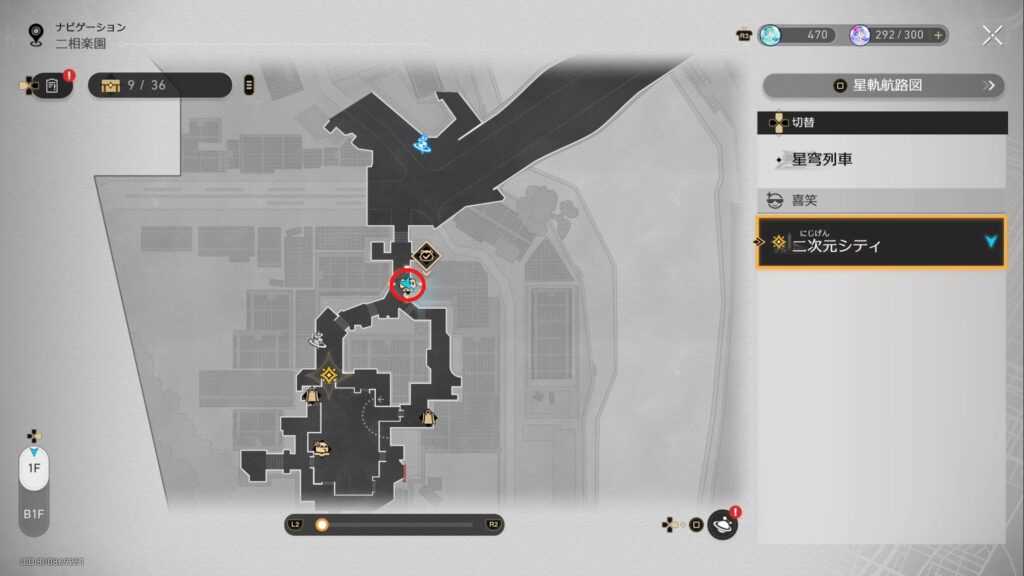Image resolution: width=1024 pixels, height=576 pixels.
Task: Close the navigation map screen
Action: coord(991,36)
